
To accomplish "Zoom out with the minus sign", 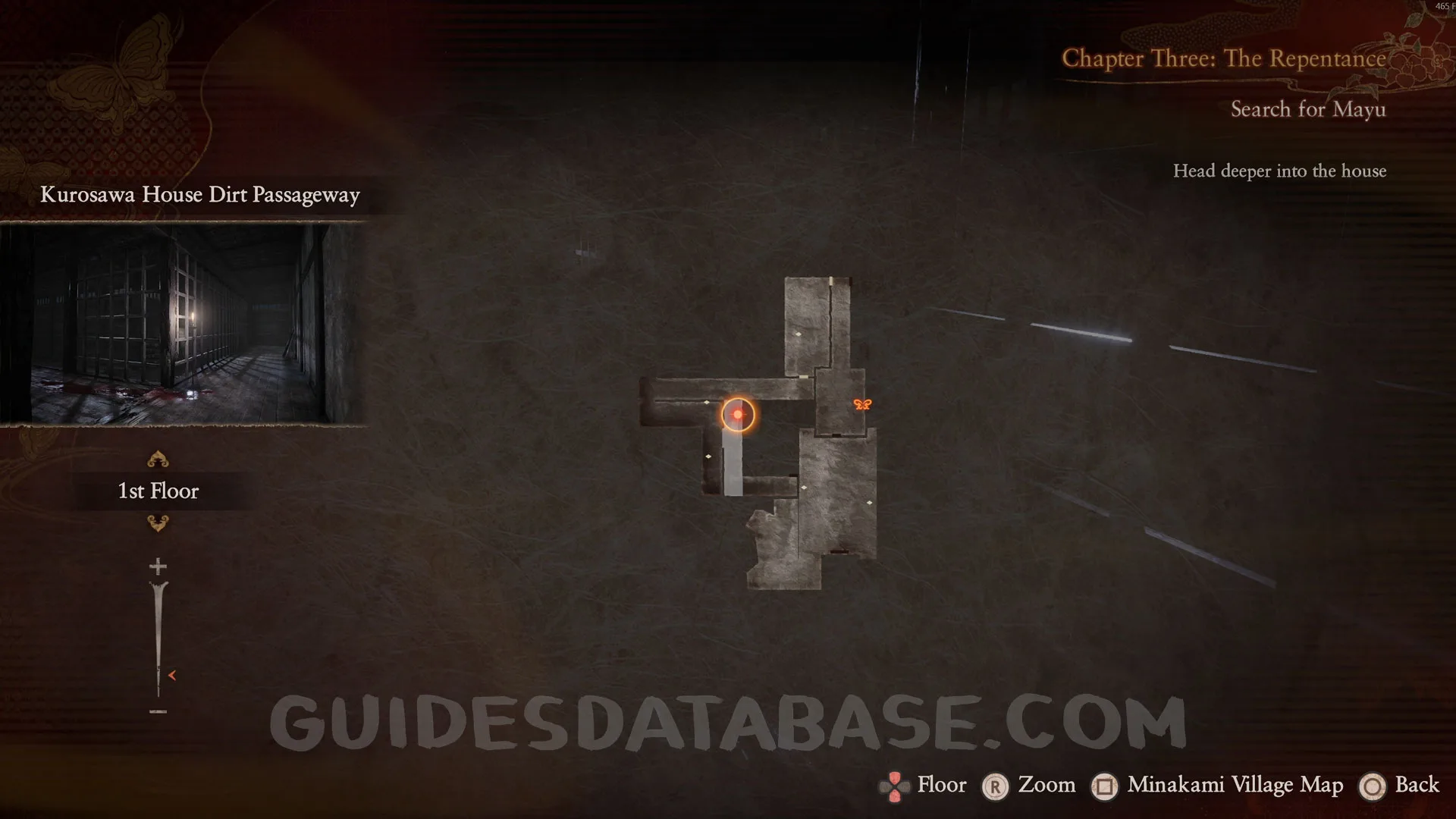I will [158, 711].
